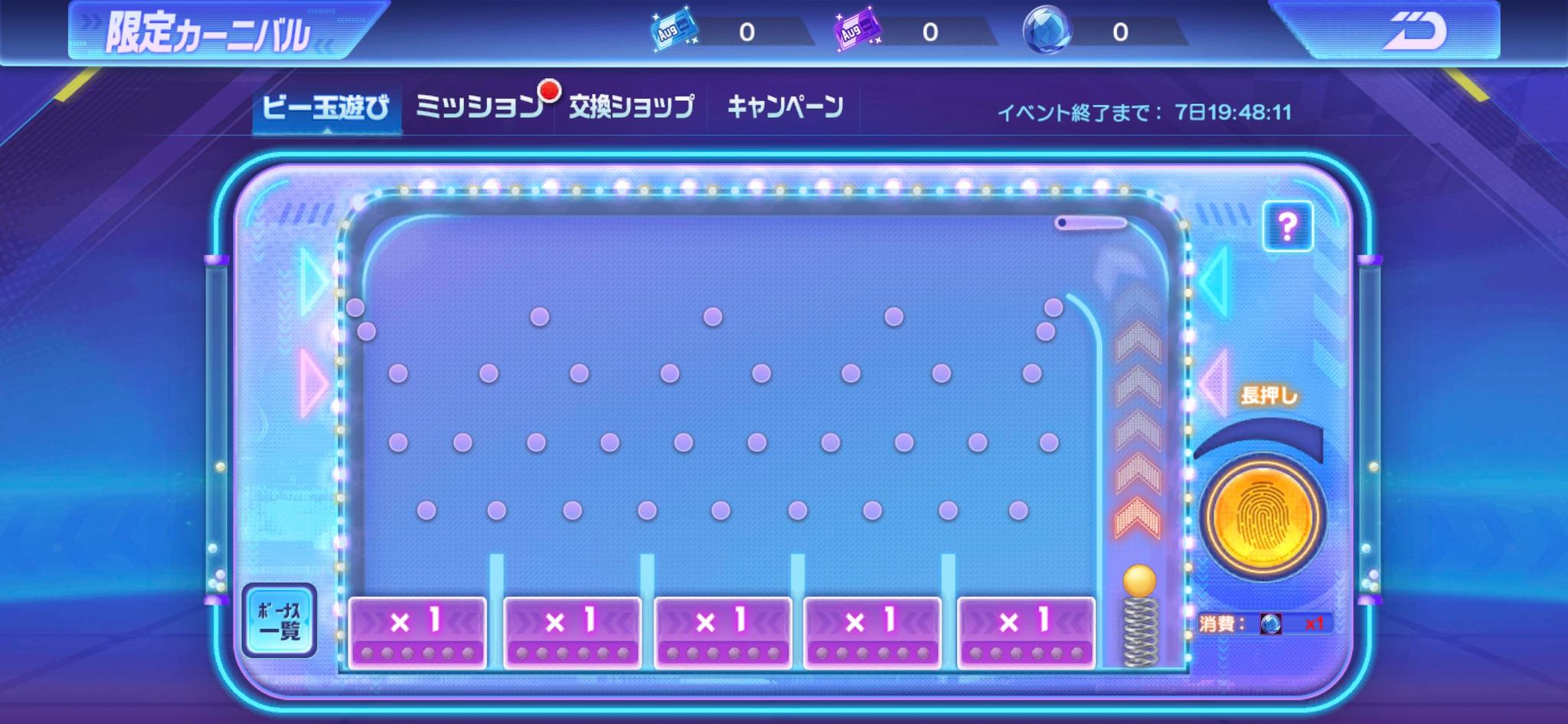Click the purple ticket currency icon
Image resolution: width=1568 pixels, height=724 pixels.
857,31
